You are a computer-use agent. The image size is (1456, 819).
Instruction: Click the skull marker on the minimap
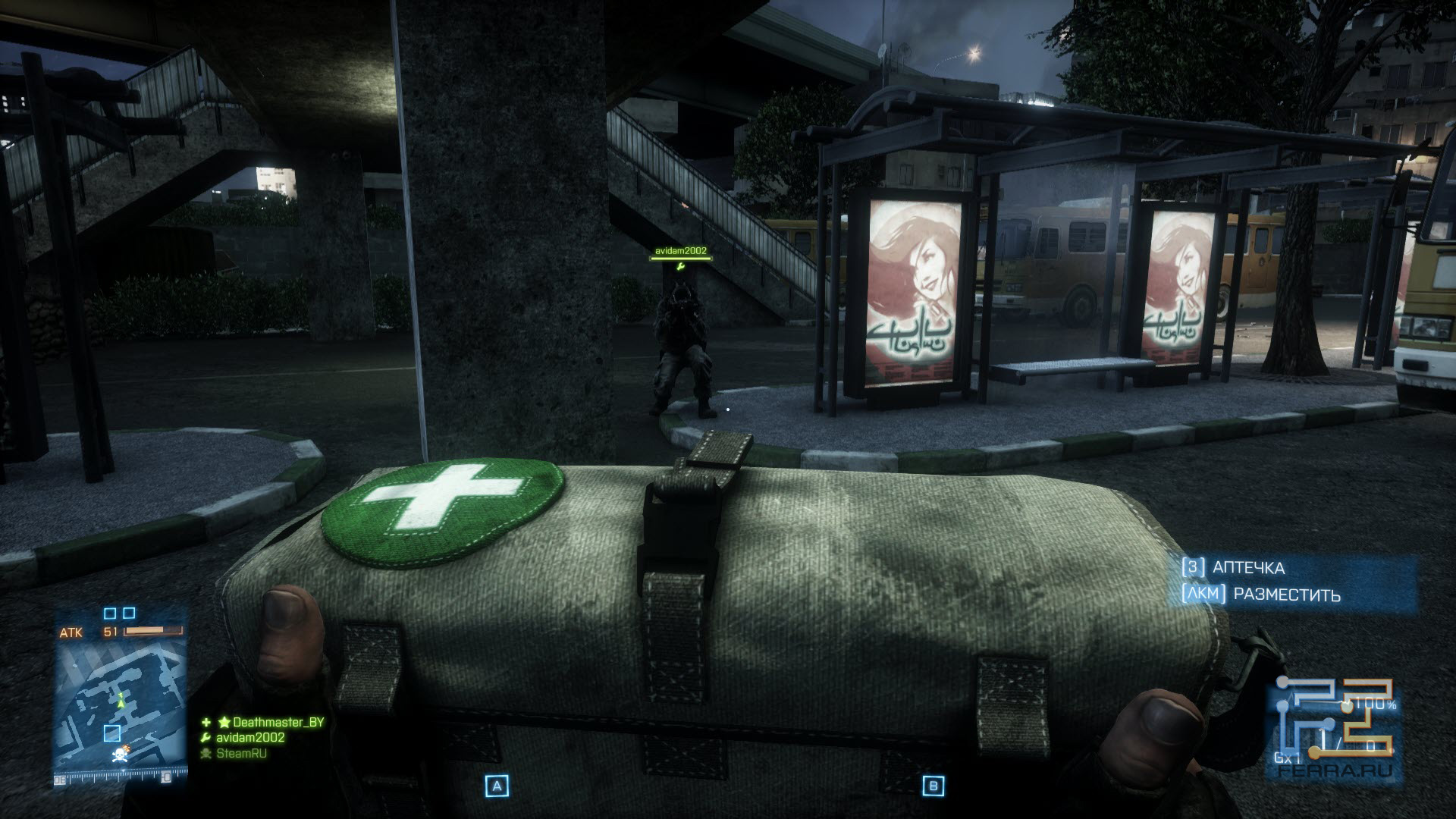pyautogui.click(x=120, y=755)
